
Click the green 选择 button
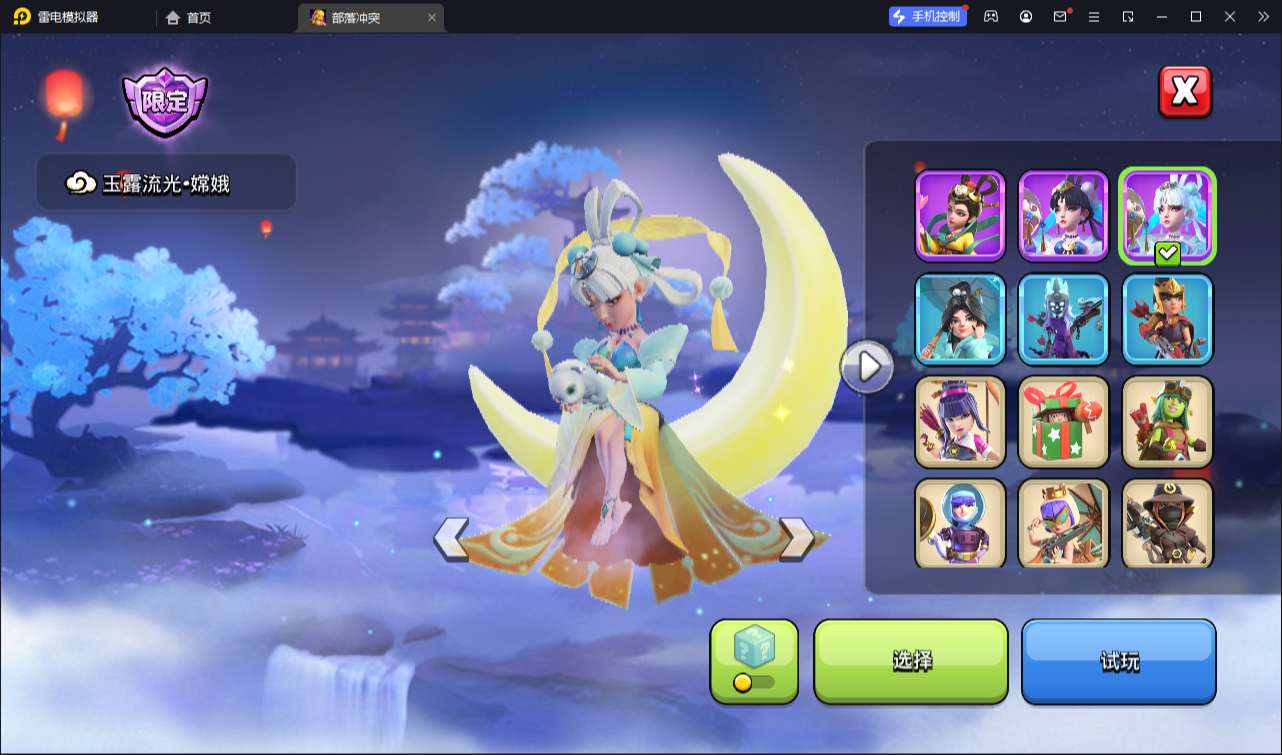(911, 661)
